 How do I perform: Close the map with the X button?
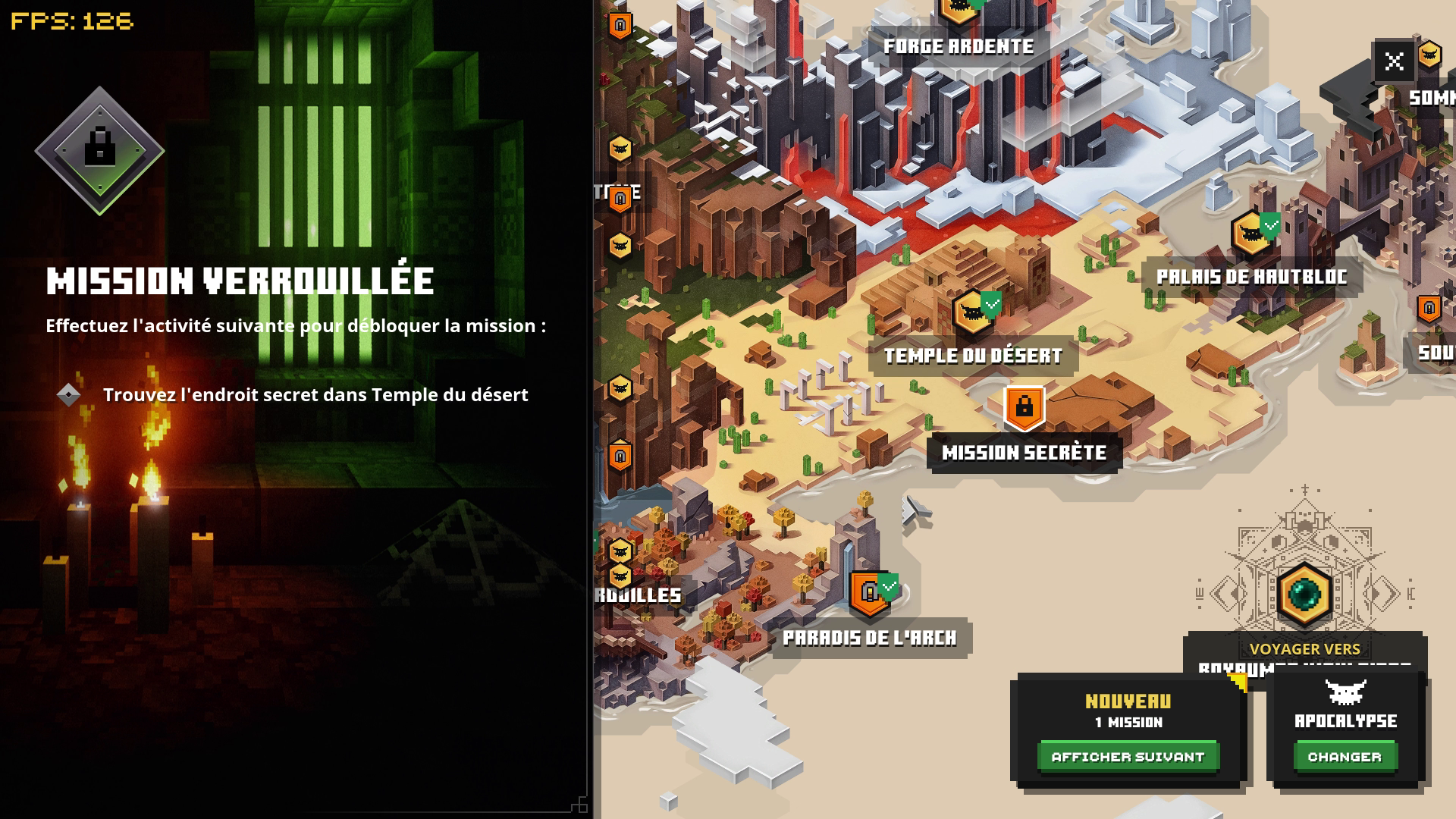[1394, 60]
